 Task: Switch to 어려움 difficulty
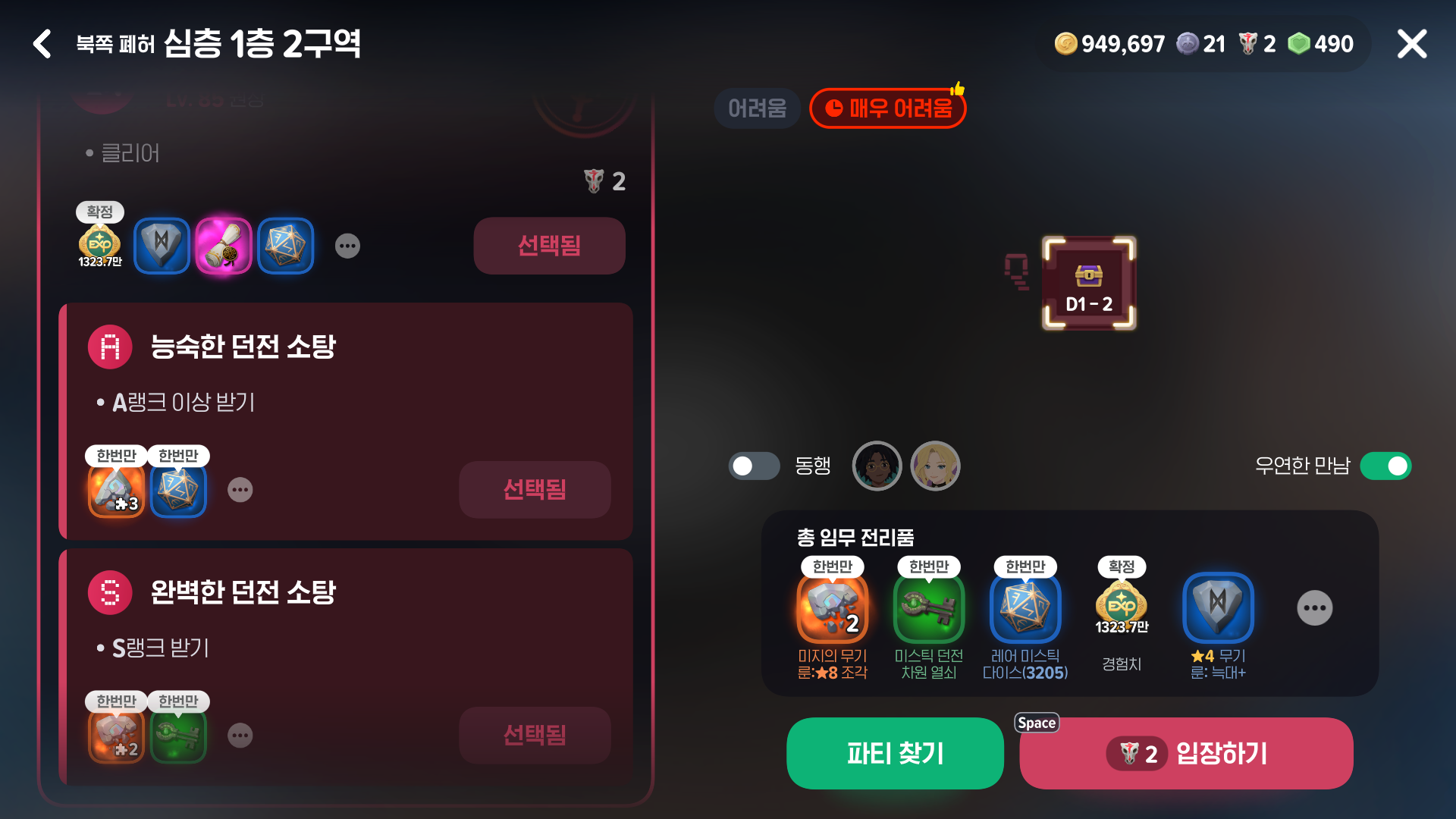[756, 108]
